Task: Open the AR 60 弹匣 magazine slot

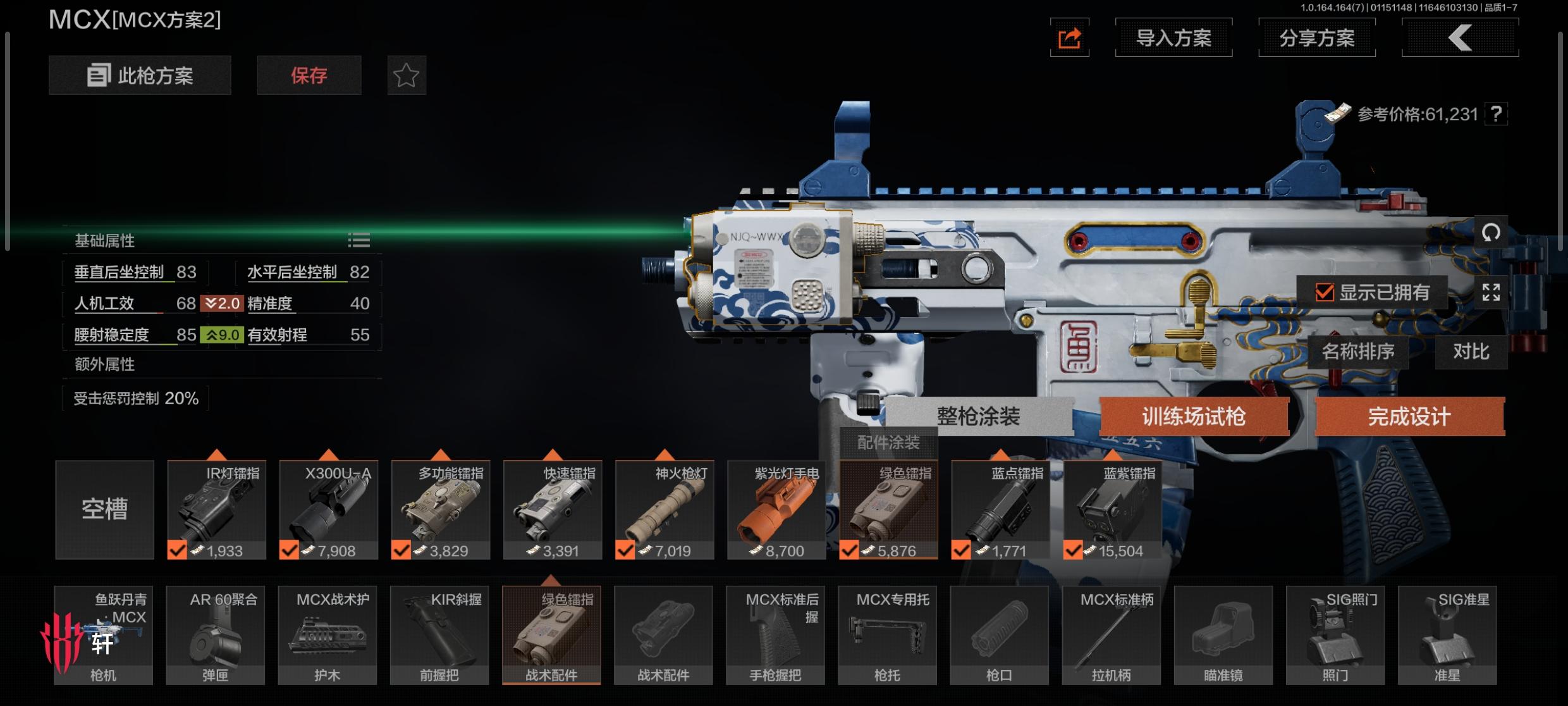Action: click(x=216, y=635)
